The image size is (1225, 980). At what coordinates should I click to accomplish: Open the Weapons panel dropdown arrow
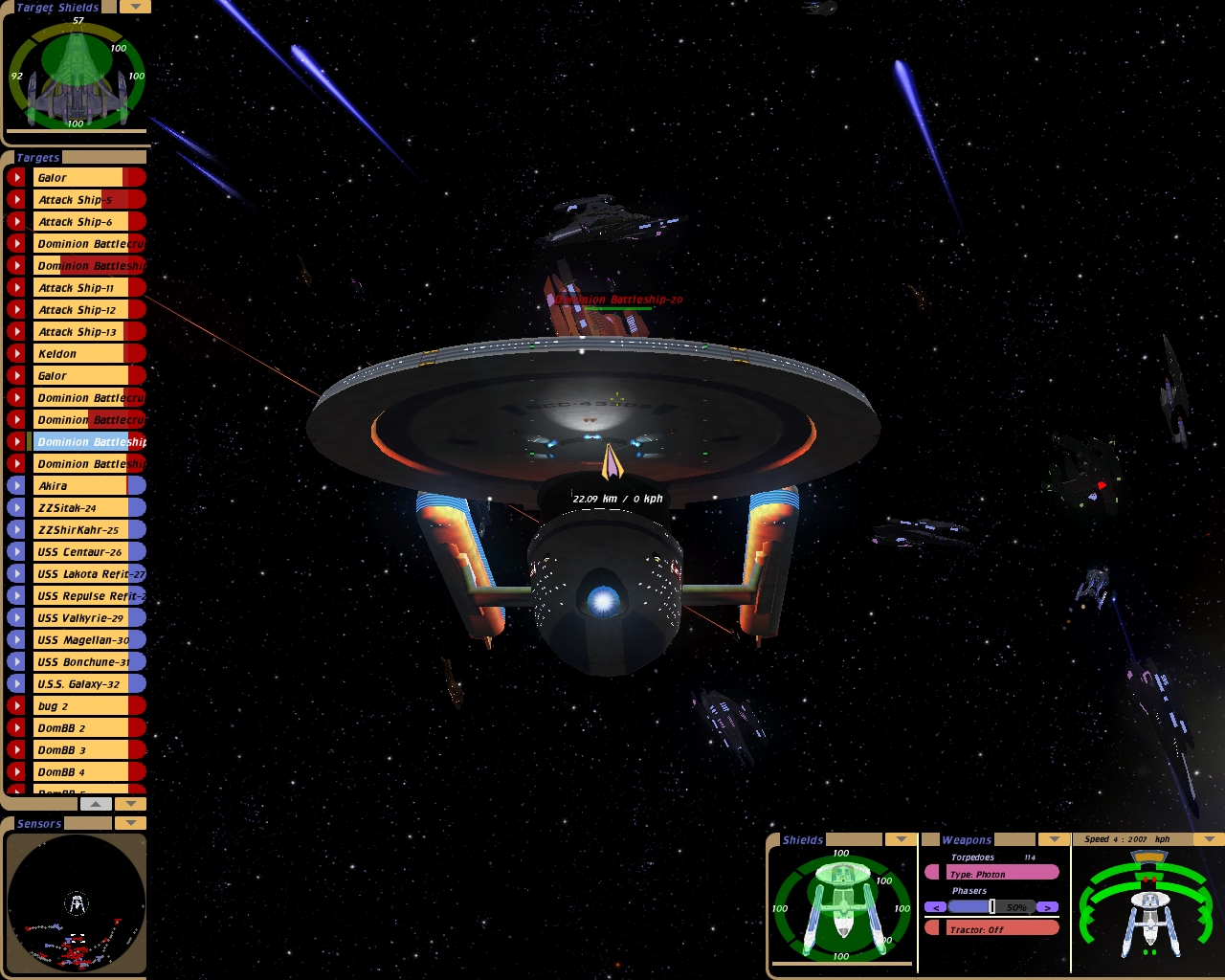[1055, 839]
